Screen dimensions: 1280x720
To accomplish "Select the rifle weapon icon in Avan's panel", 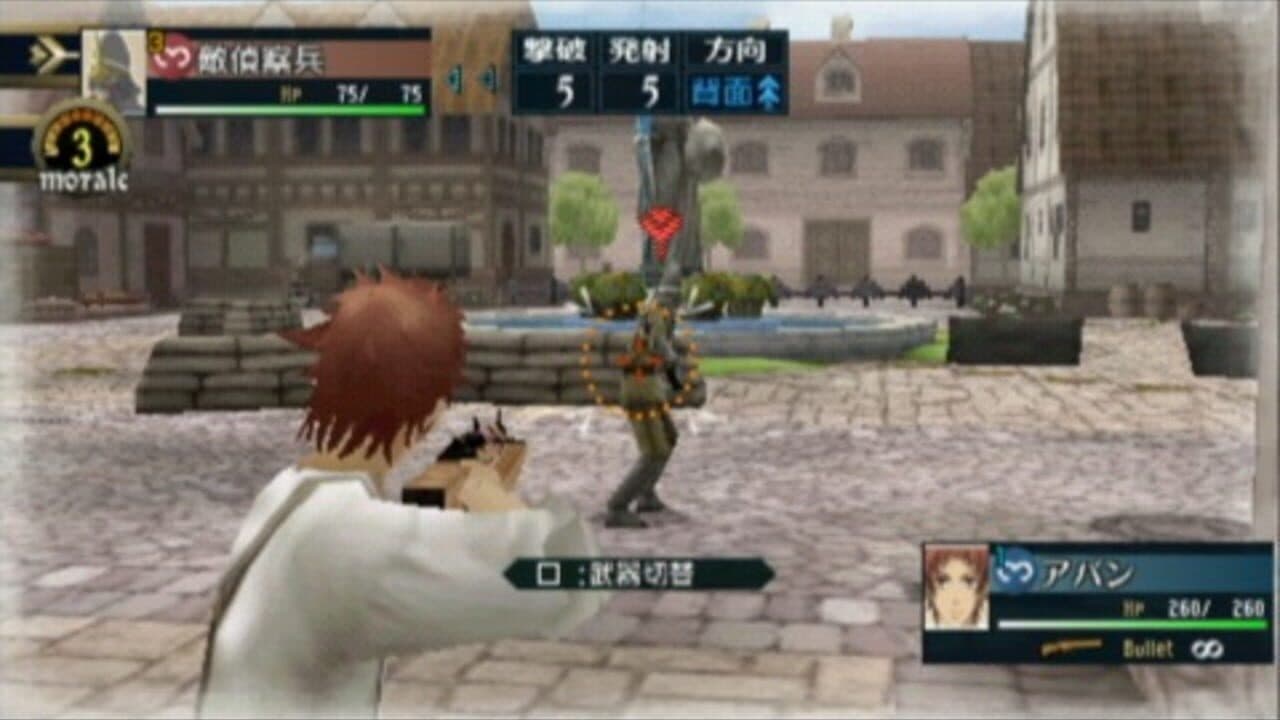I will click(1073, 645).
